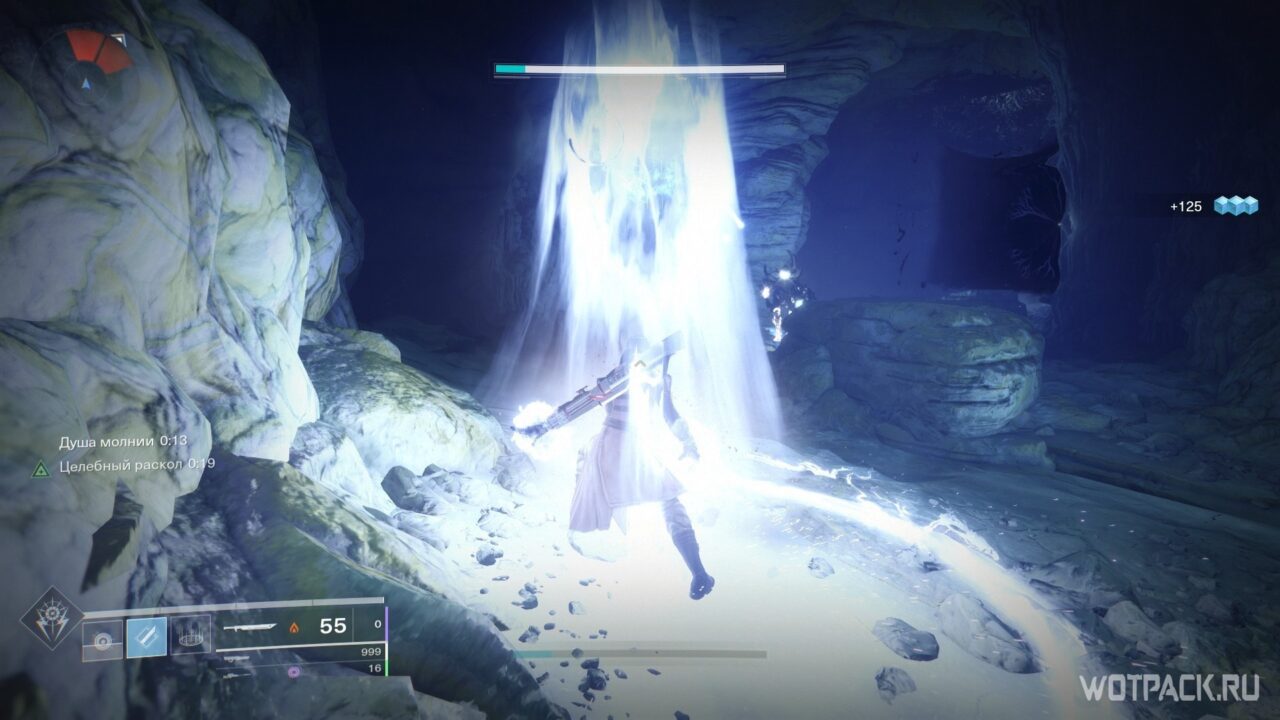Select the grenade ability slot
The width and height of the screenshot is (1280, 720).
point(102,638)
